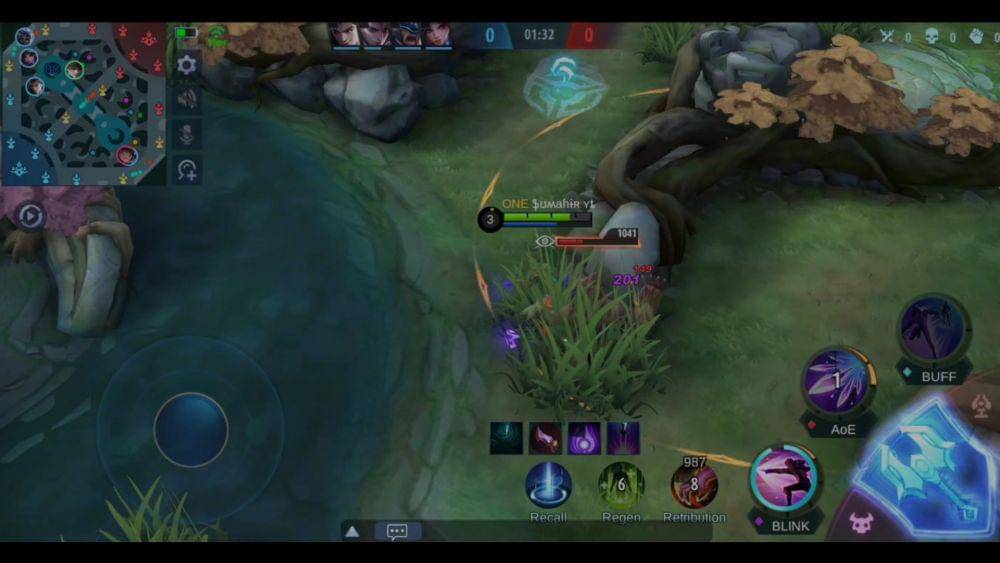Expand the chat panel arrow
Image resolution: width=1000 pixels, height=563 pixels.
[352, 532]
